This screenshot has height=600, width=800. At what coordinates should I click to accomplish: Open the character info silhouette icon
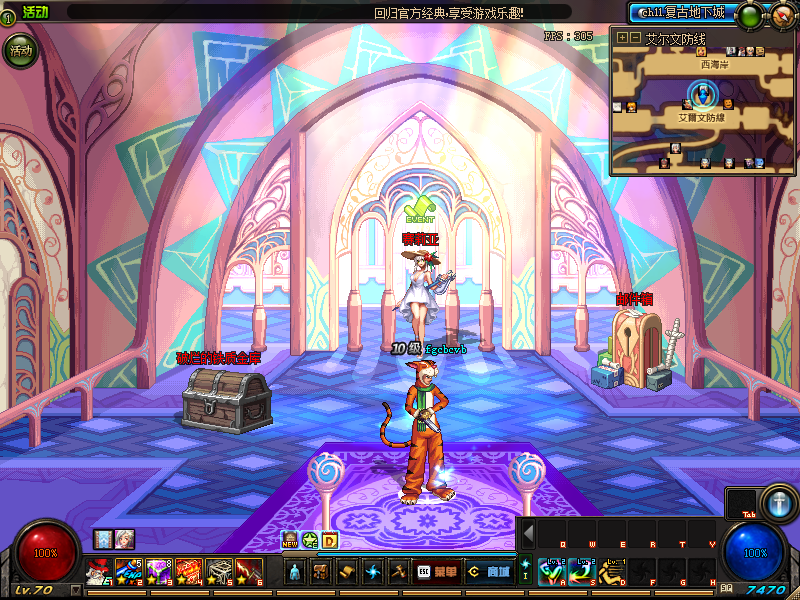coord(295,572)
